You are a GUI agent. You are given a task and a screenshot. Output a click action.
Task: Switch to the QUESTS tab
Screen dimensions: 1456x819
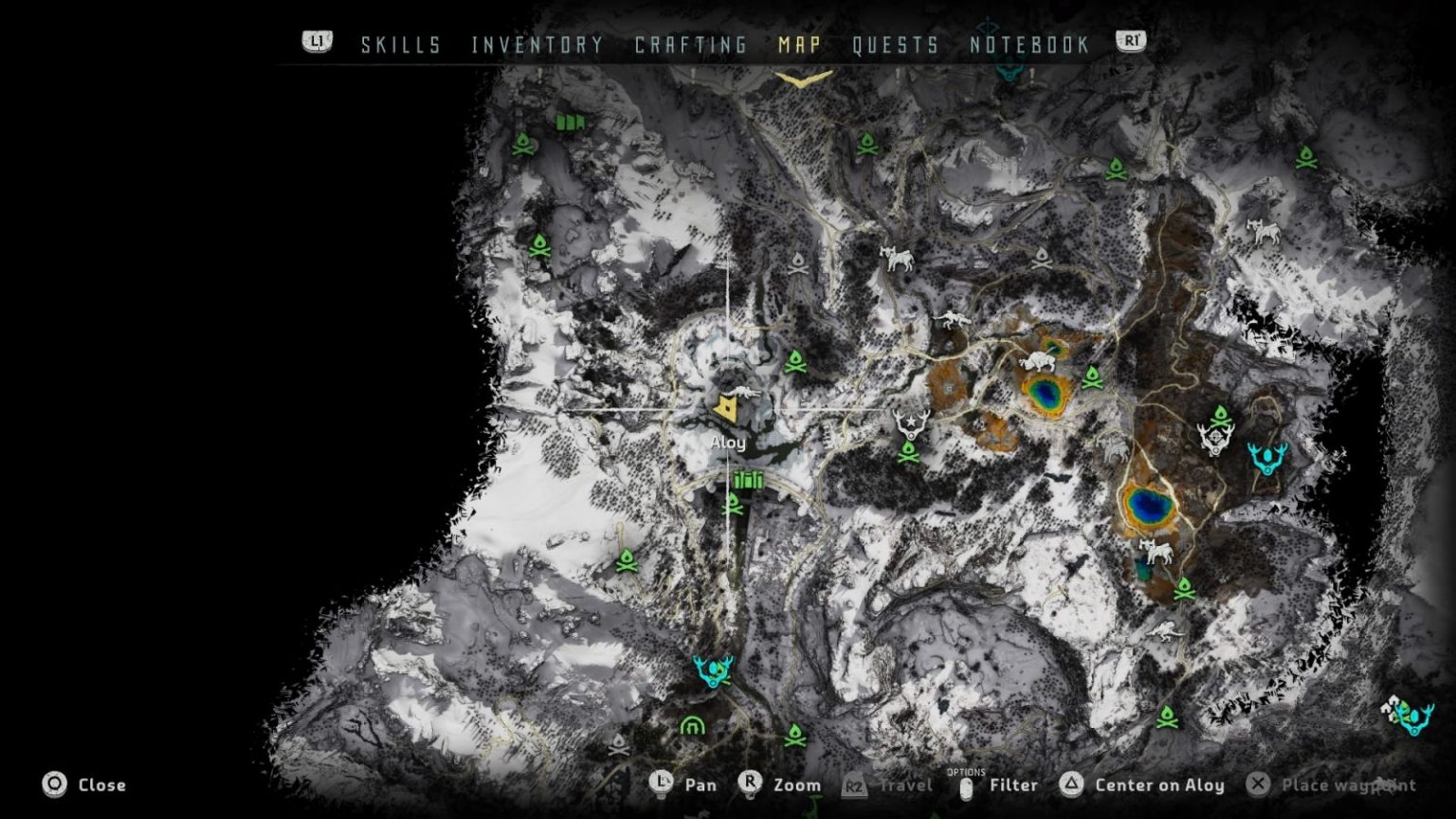pos(896,44)
